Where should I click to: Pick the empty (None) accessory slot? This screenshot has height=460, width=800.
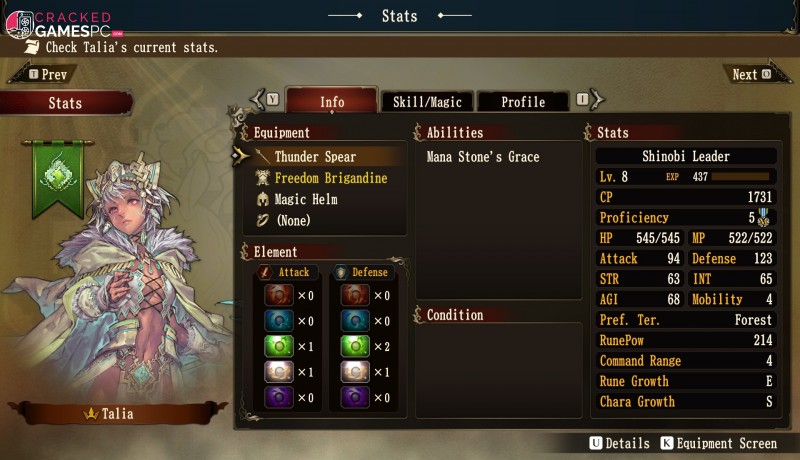292,220
